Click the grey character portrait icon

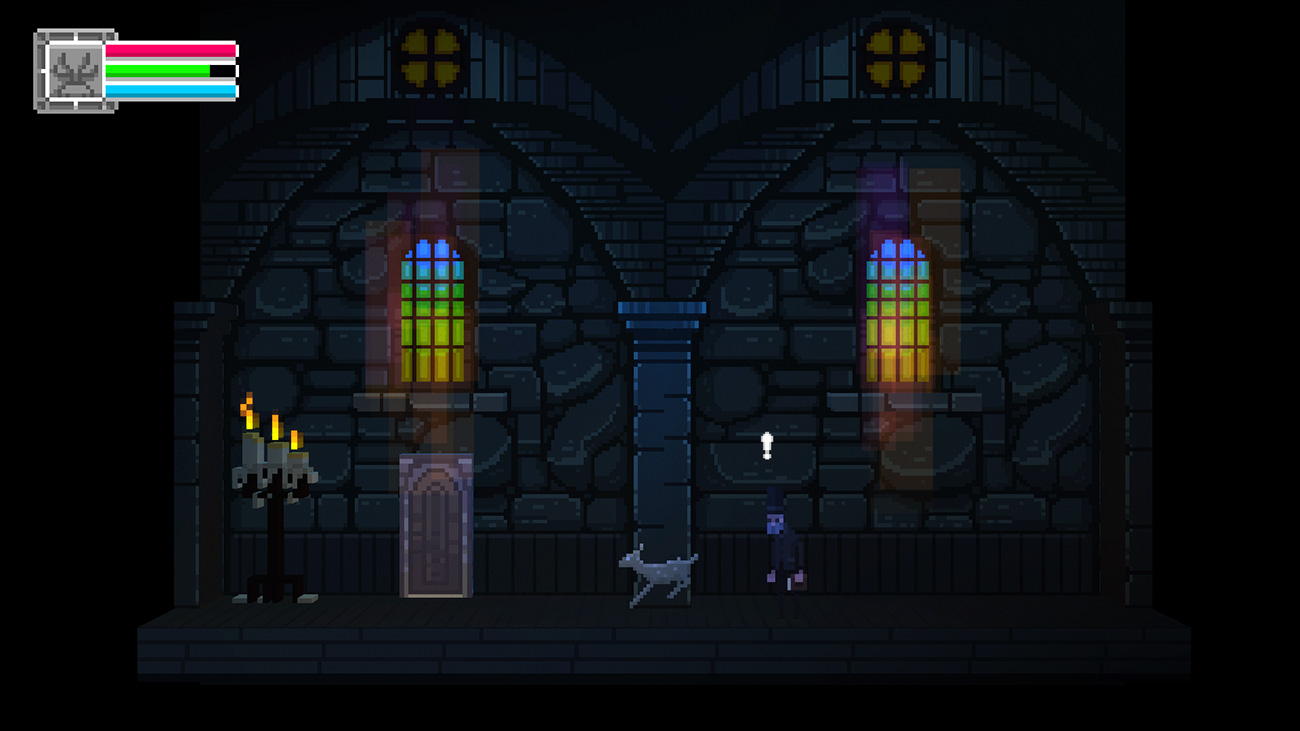point(75,71)
